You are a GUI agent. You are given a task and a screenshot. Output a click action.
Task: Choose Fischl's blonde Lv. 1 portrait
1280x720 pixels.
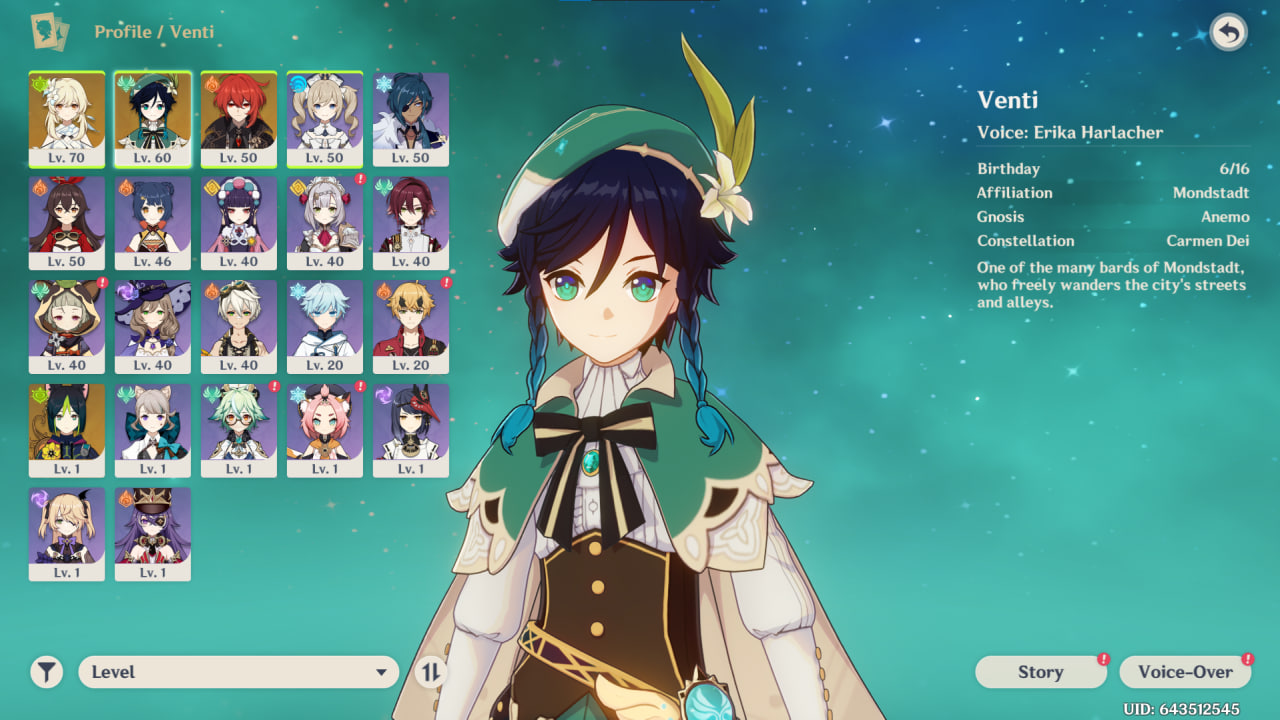[67, 534]
